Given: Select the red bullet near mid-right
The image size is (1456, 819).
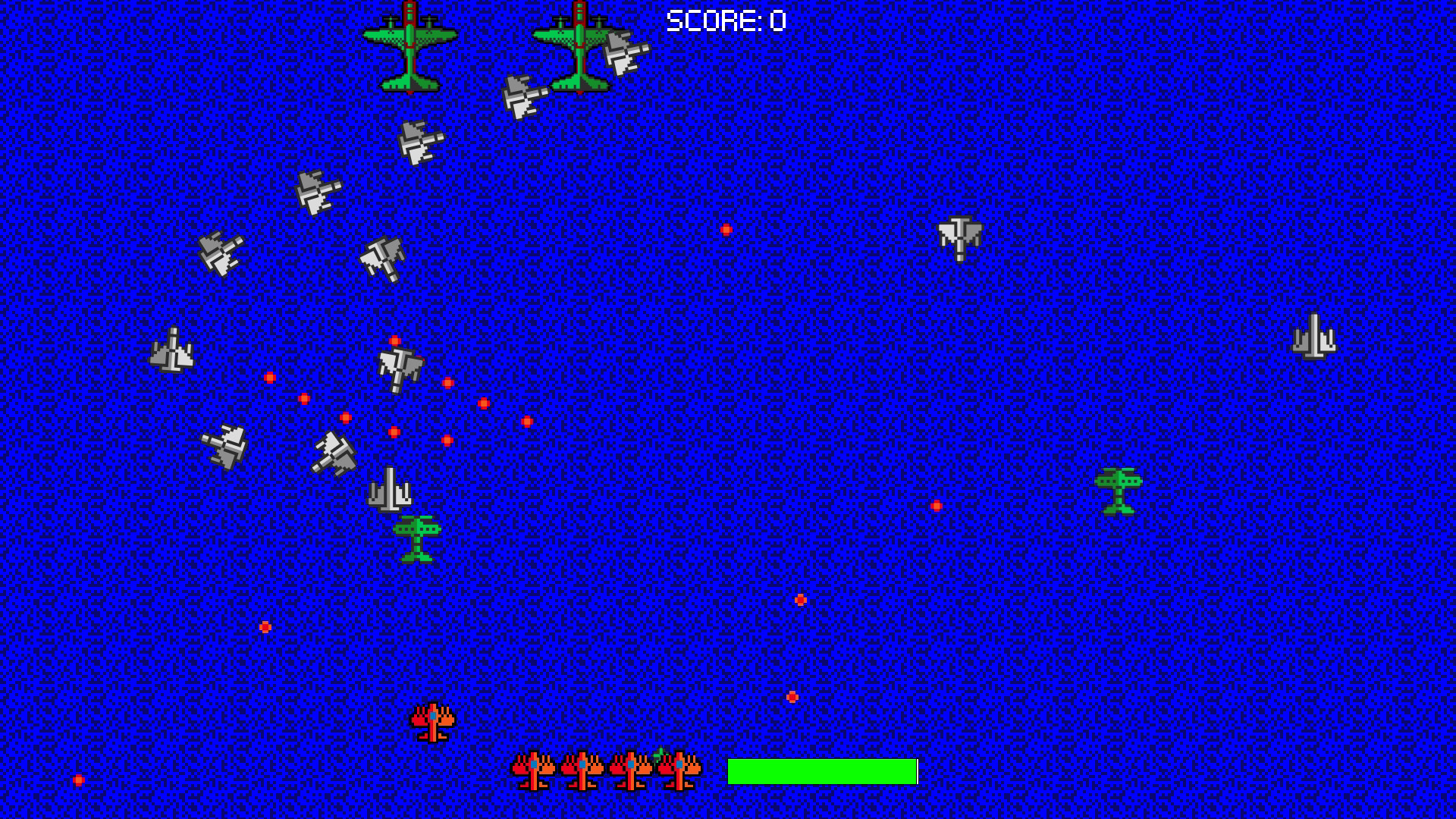Looking at the screenshot, I should (x=937, y=504).
